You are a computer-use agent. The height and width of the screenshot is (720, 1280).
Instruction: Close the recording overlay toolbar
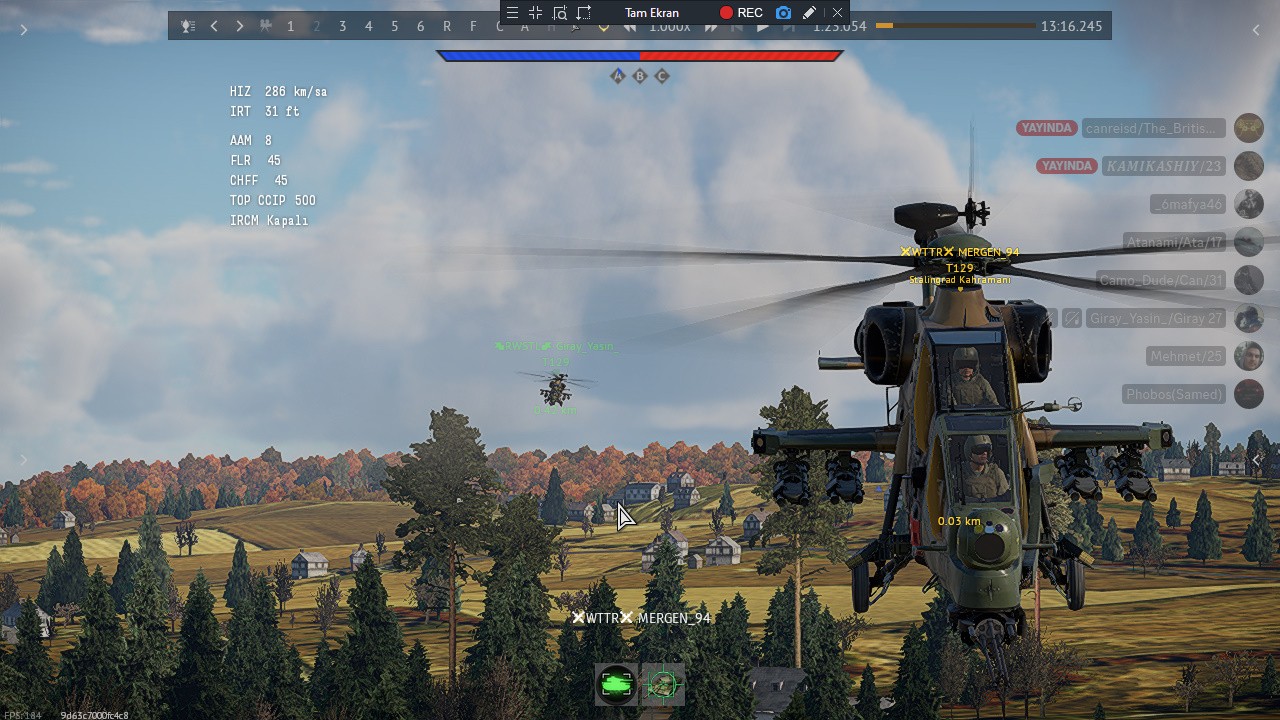tap(837, 13)
